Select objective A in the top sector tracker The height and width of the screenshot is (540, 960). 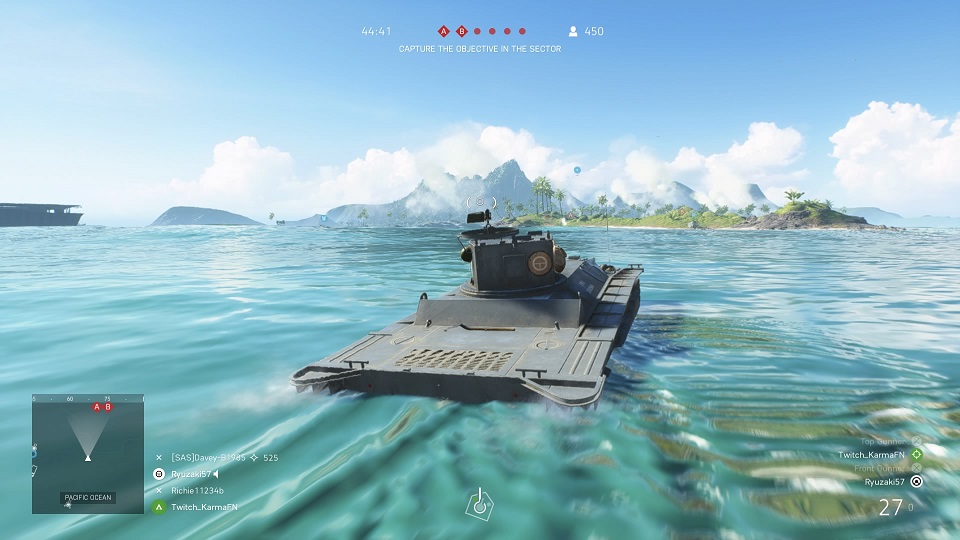(444, 31)
